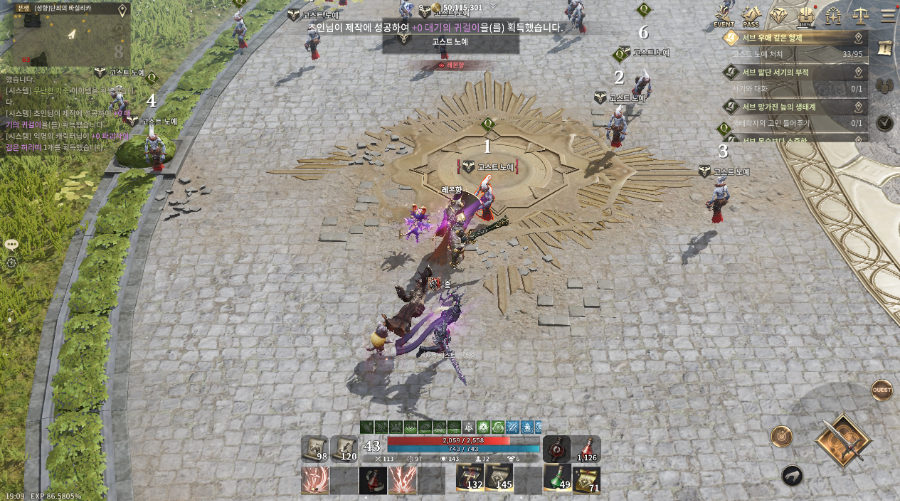Open the balance scales icon

(860, 15)
